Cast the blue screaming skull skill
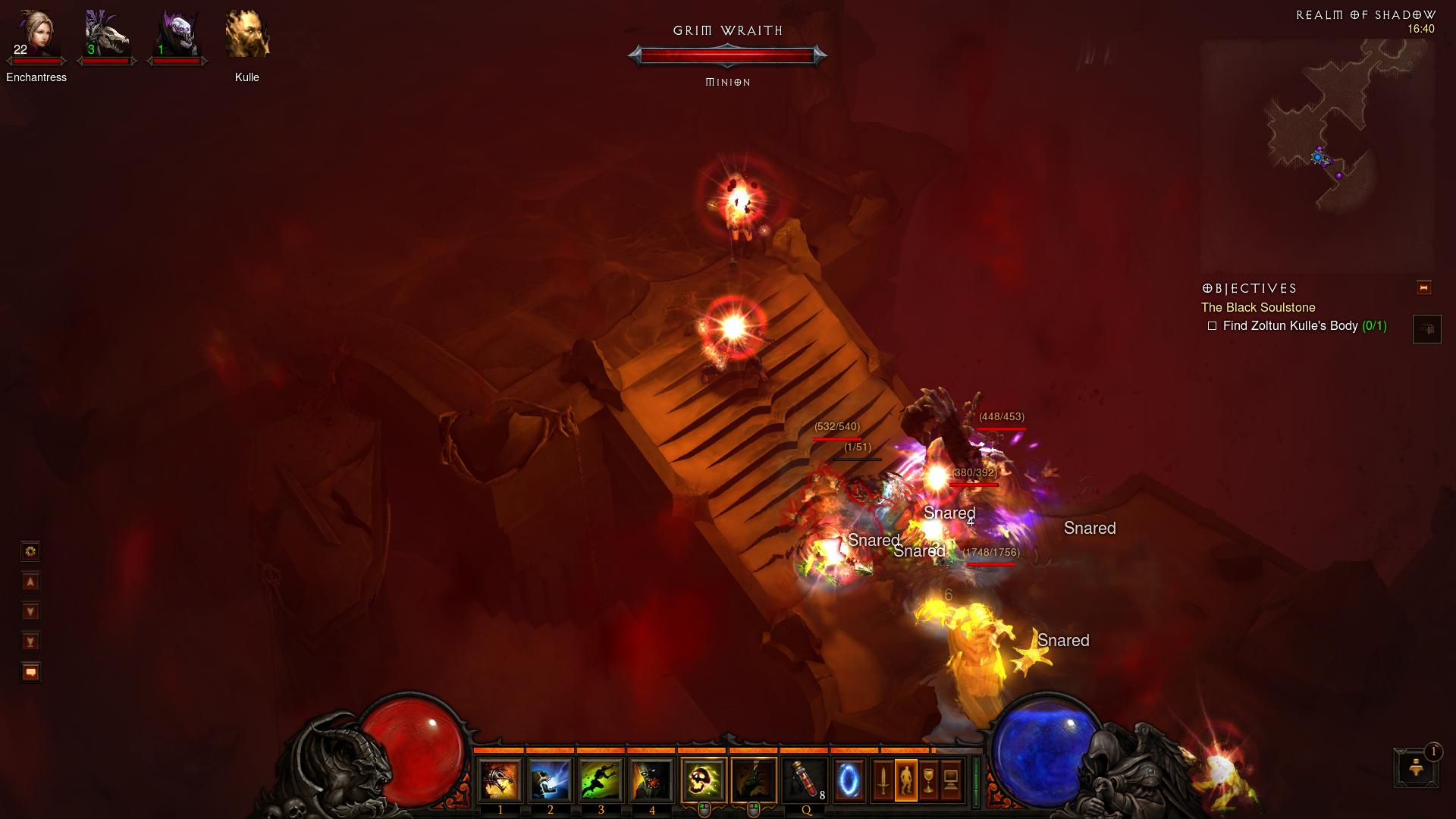This screenshot has height=819, width=1456. pyautogui.click(x=551, y=780)
